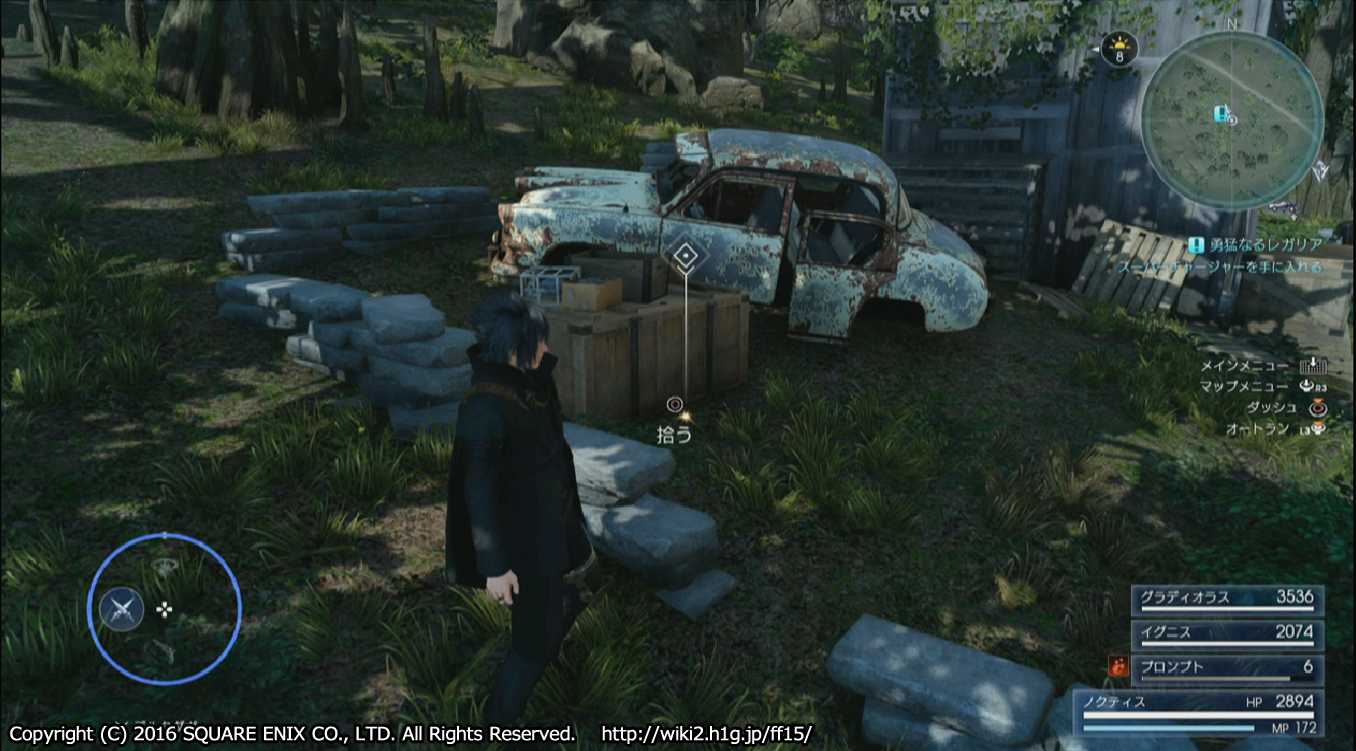
Task: Click the blue quest marker on the minimap
Action: coord(1221,112)
